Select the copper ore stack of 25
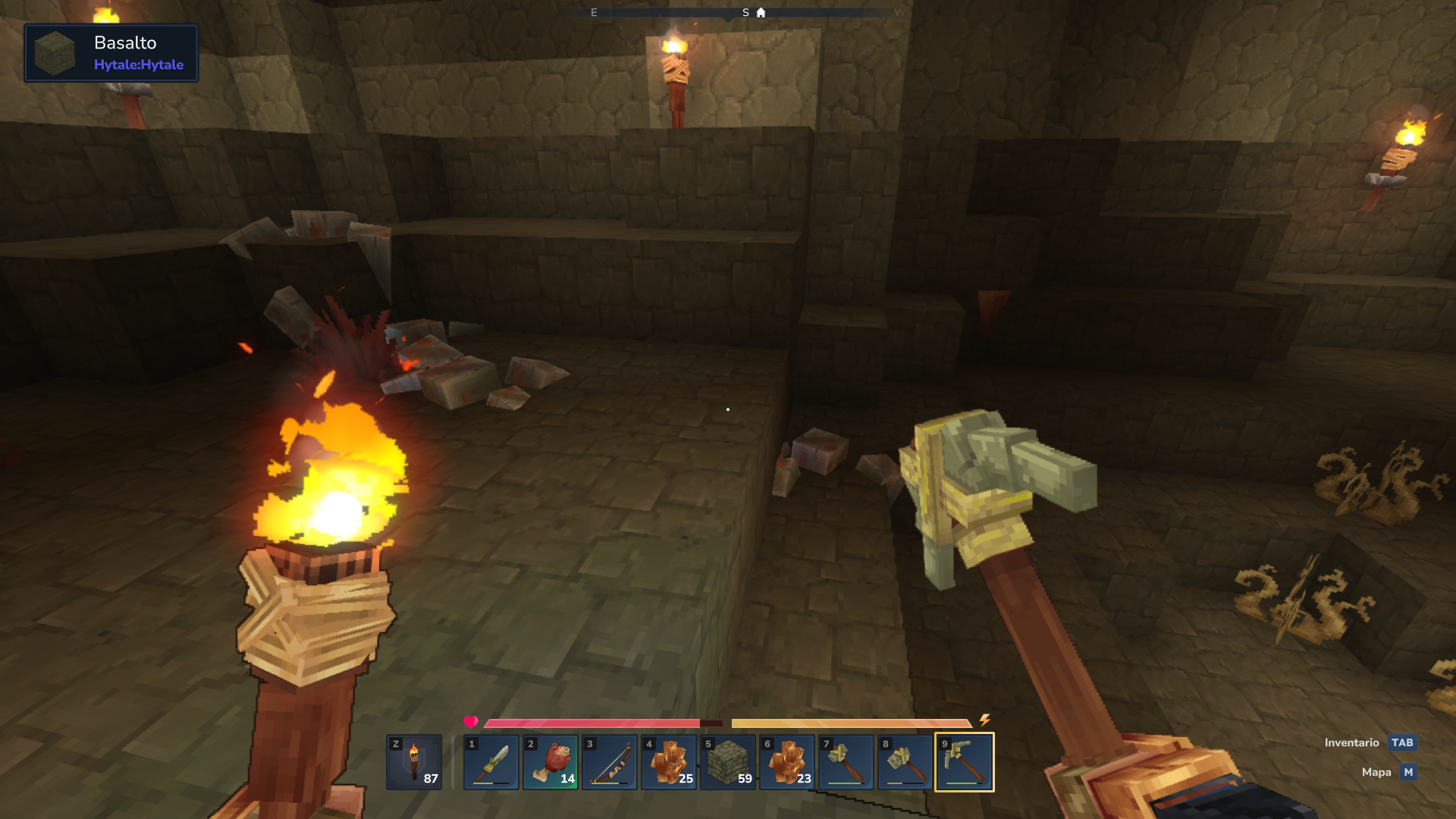 (669, 762)
